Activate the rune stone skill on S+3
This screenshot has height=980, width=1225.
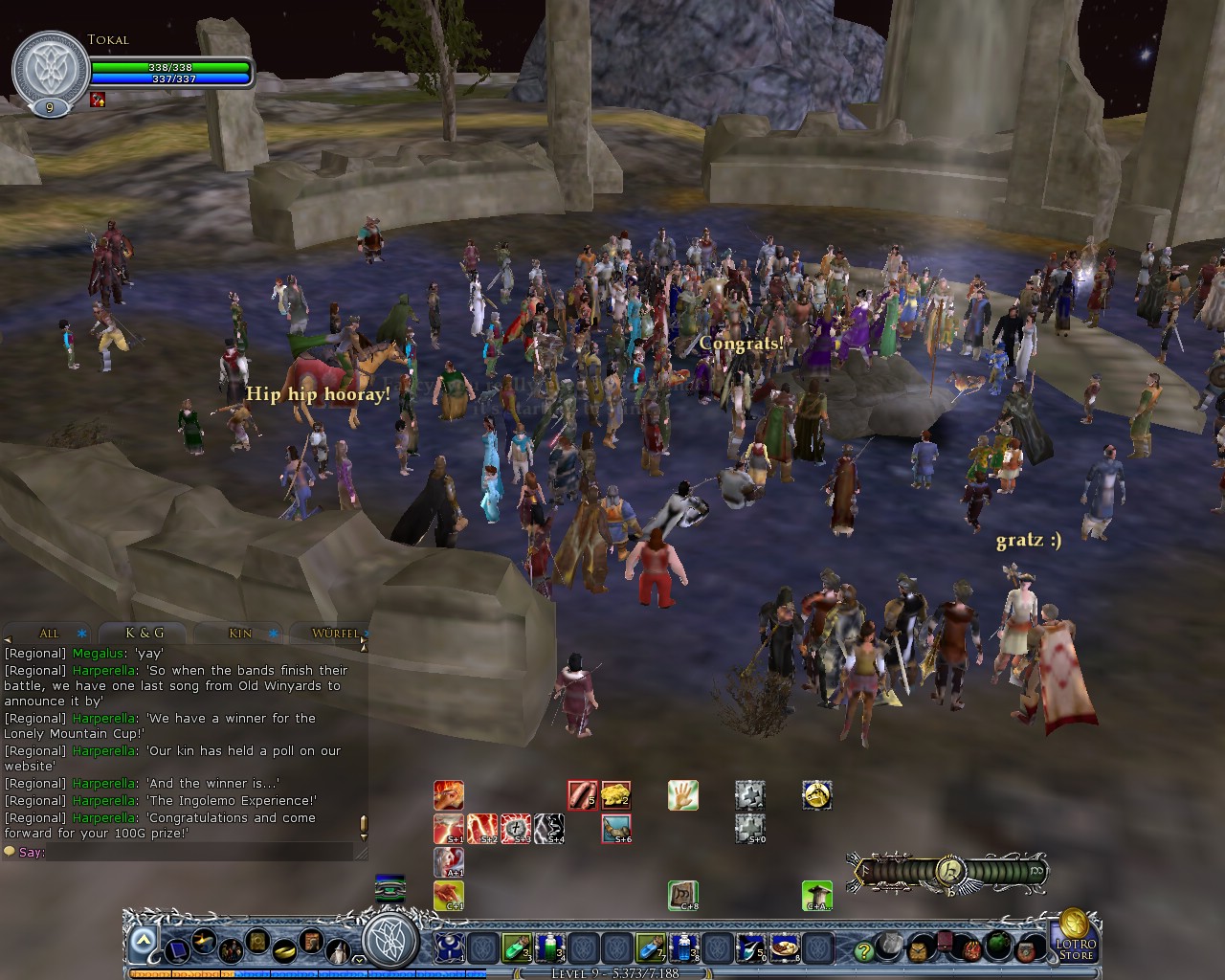[x=515, y=829]
